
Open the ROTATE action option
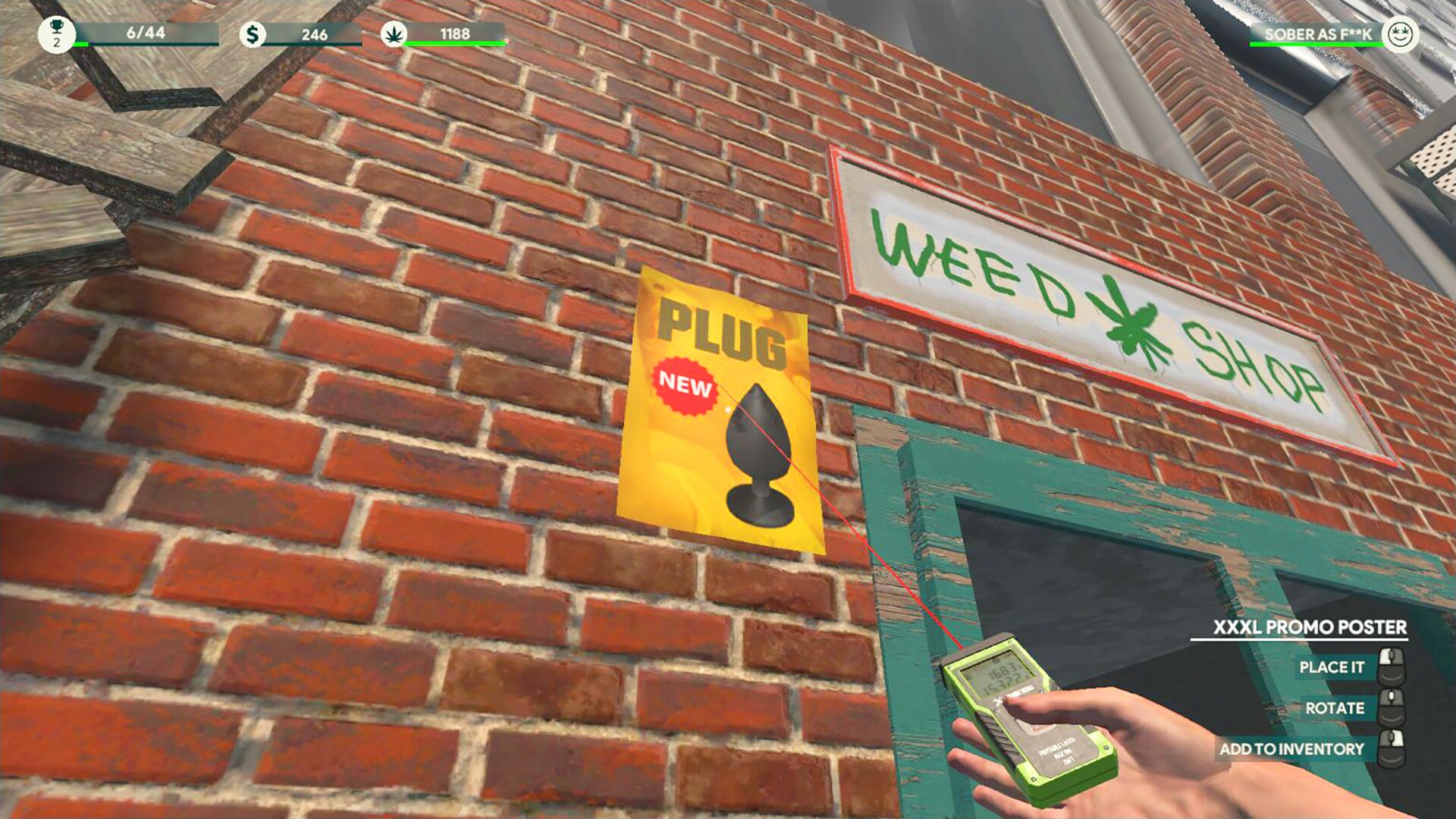coord(1335,708)
